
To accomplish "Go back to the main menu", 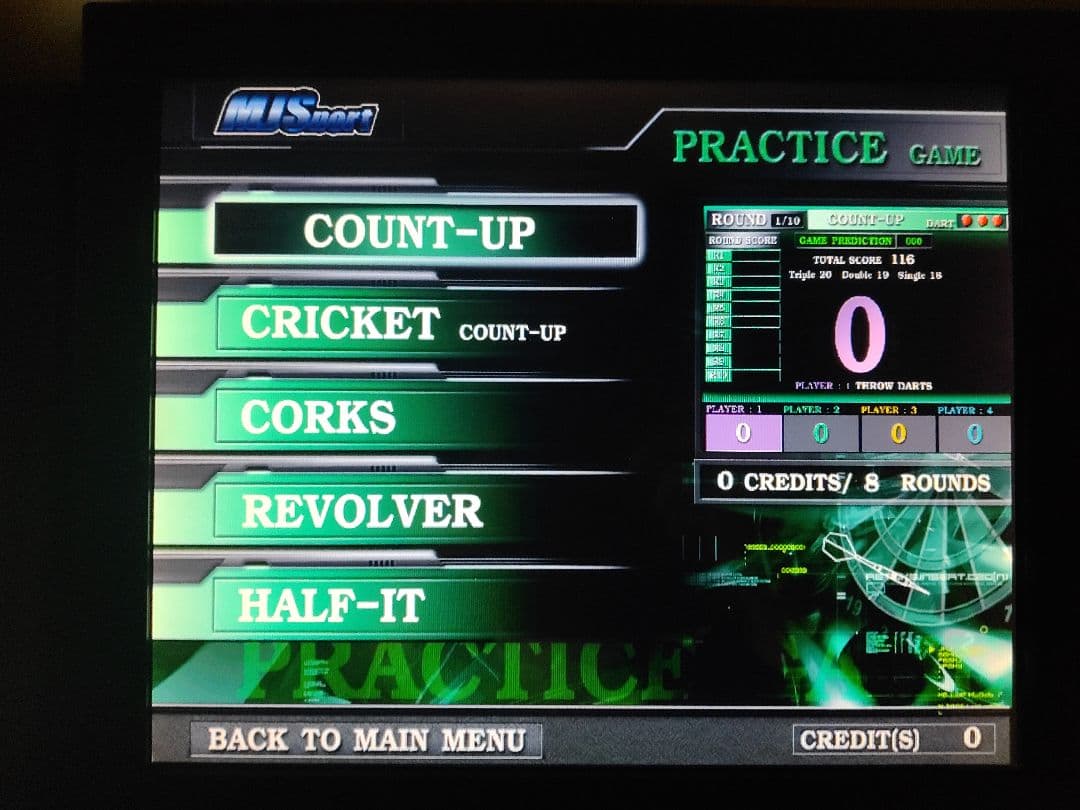I will coord(366,740).
